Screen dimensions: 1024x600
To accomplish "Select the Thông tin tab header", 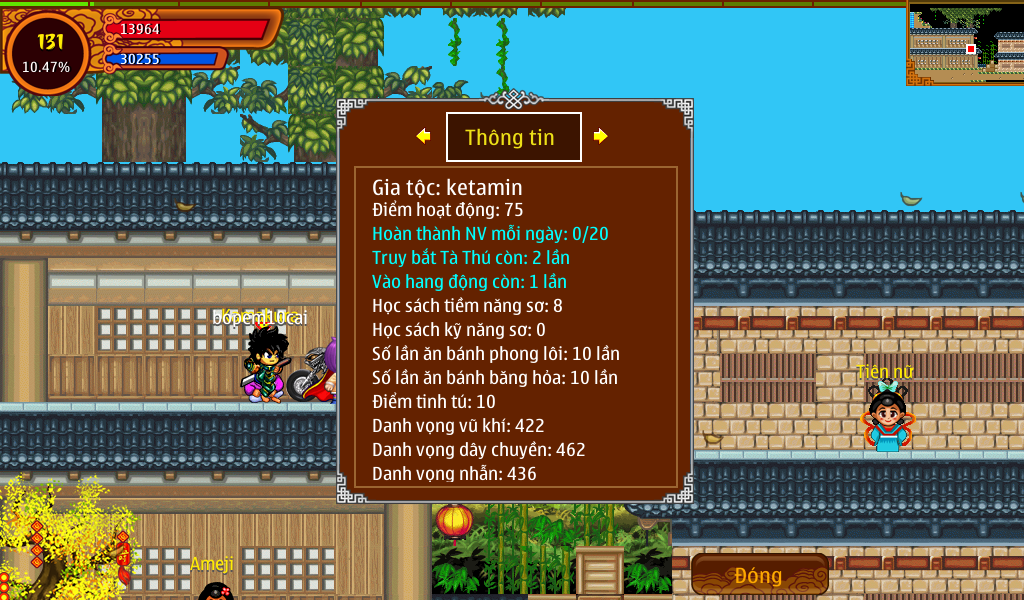I will point(513,137).
